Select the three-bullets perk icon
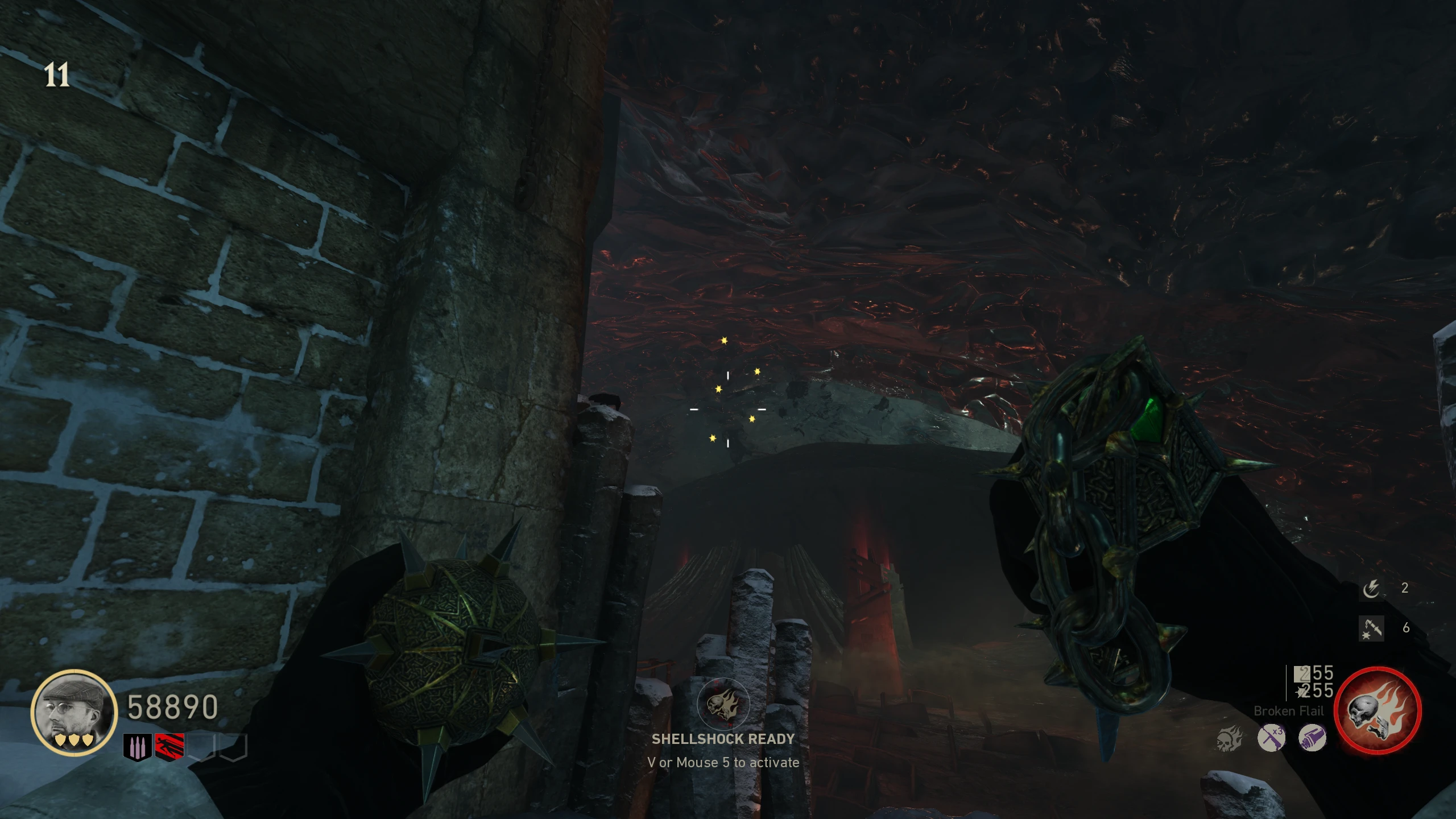This screenshot has height=819, width=1456. (x=138, y=747)
